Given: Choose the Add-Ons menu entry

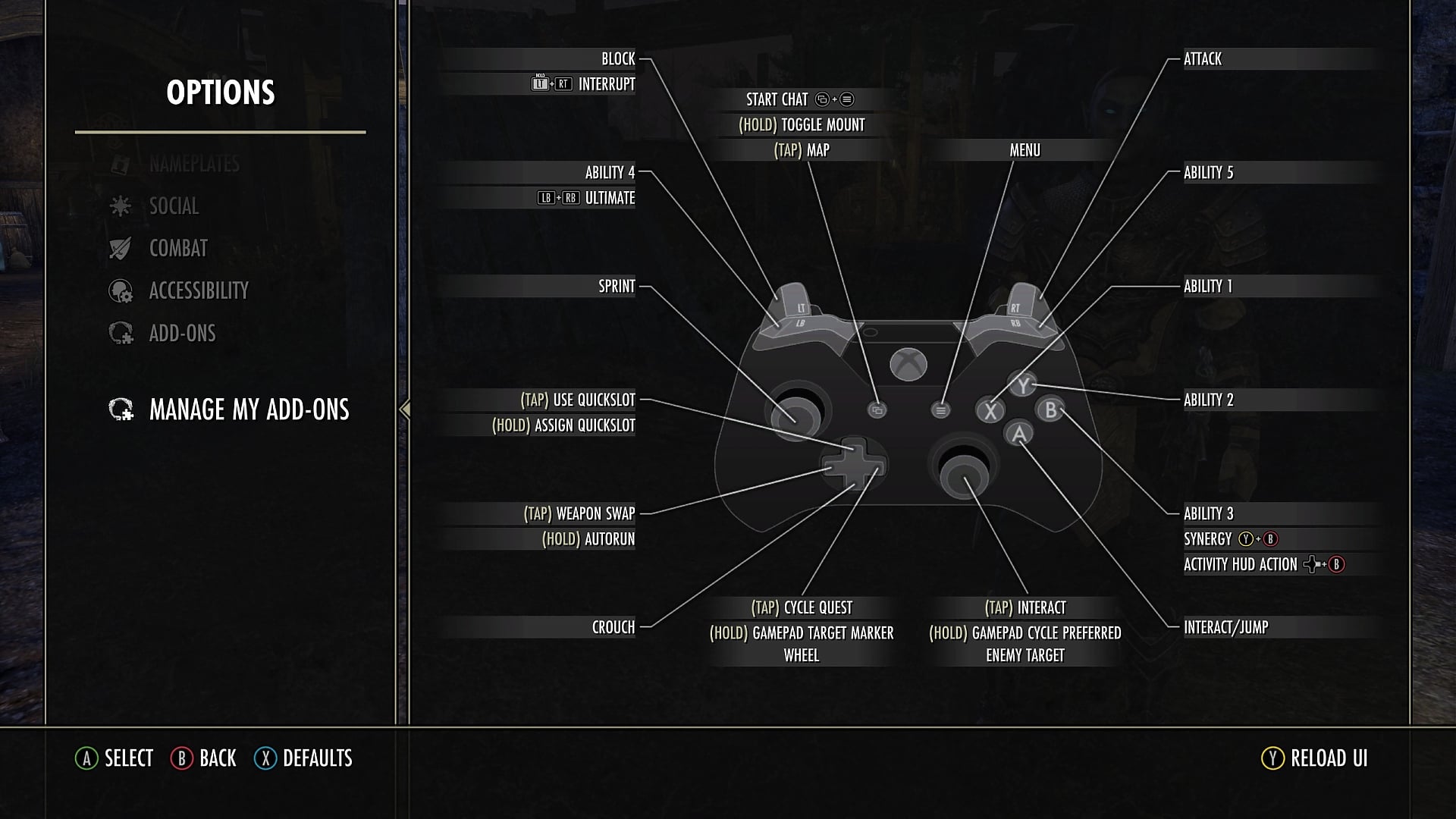Looking at the screenshot, I should tap(182, 334).
